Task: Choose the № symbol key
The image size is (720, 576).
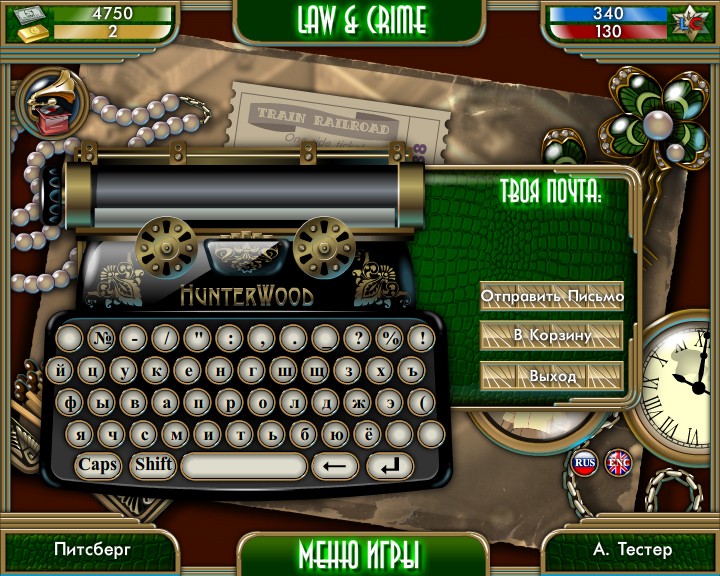Action: click(x=101, y=338)
